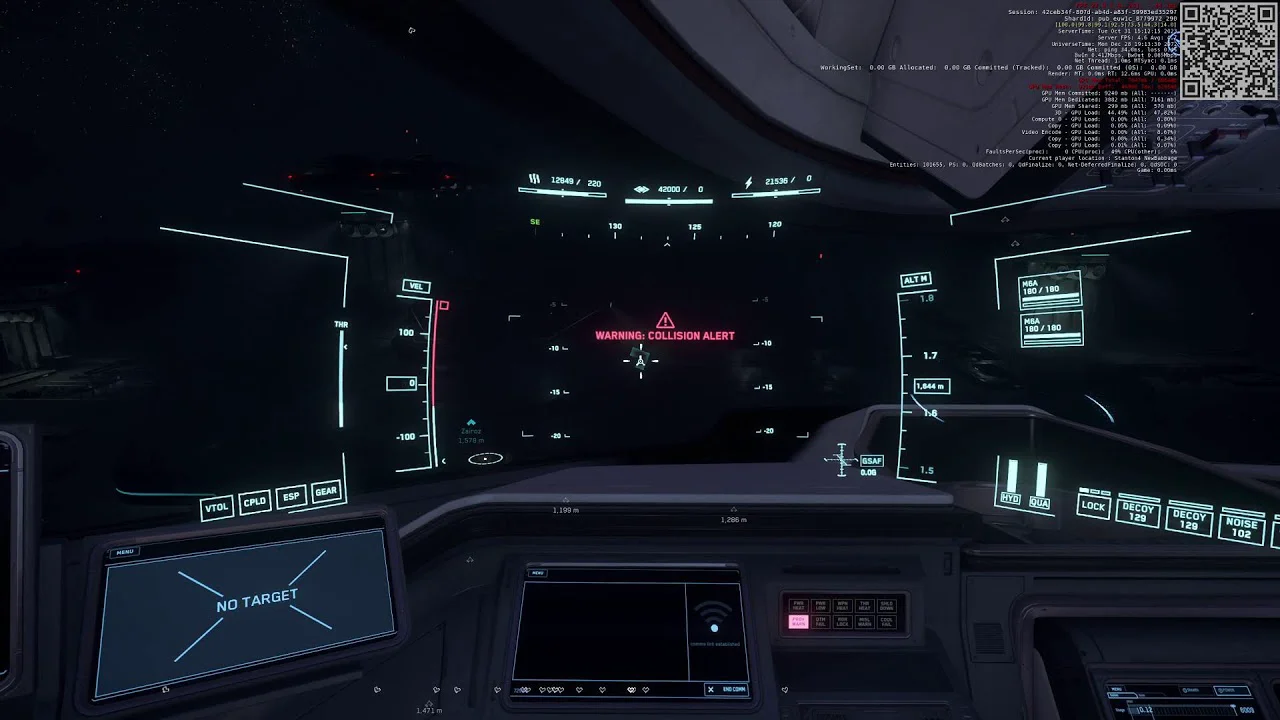Viewport: 1280px width, 720px height.
Task: Select the NOISE 102 countermeasure box
Action: click(1241, 528)
